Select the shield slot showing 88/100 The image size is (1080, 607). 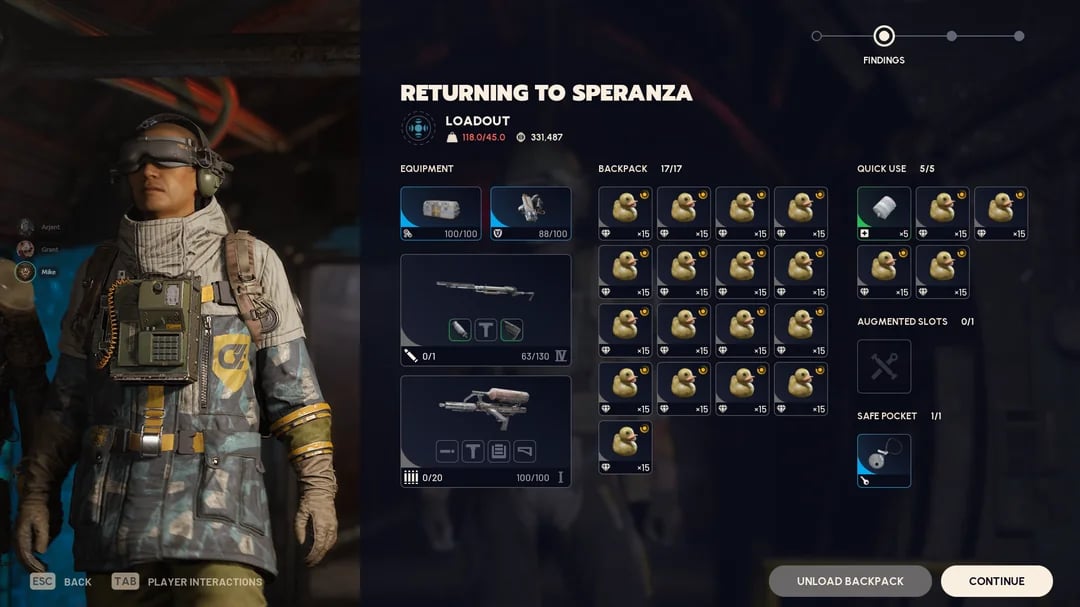pyautogui.click(x=530, y=214)
